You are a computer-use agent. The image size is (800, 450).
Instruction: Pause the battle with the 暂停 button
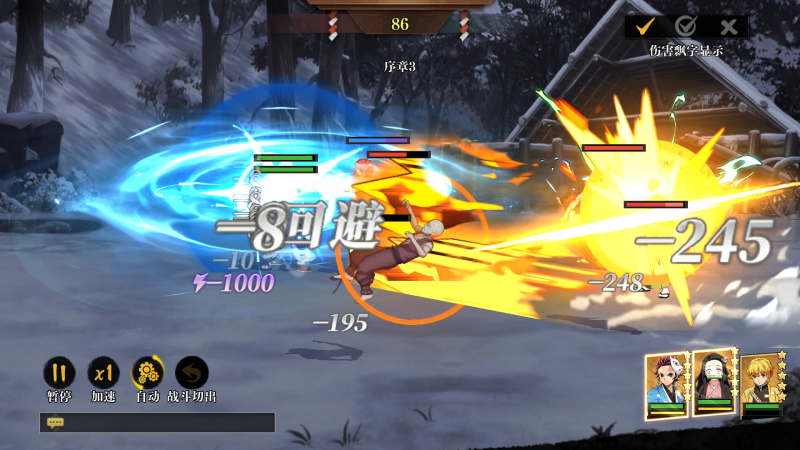click(x=59, y=373)
